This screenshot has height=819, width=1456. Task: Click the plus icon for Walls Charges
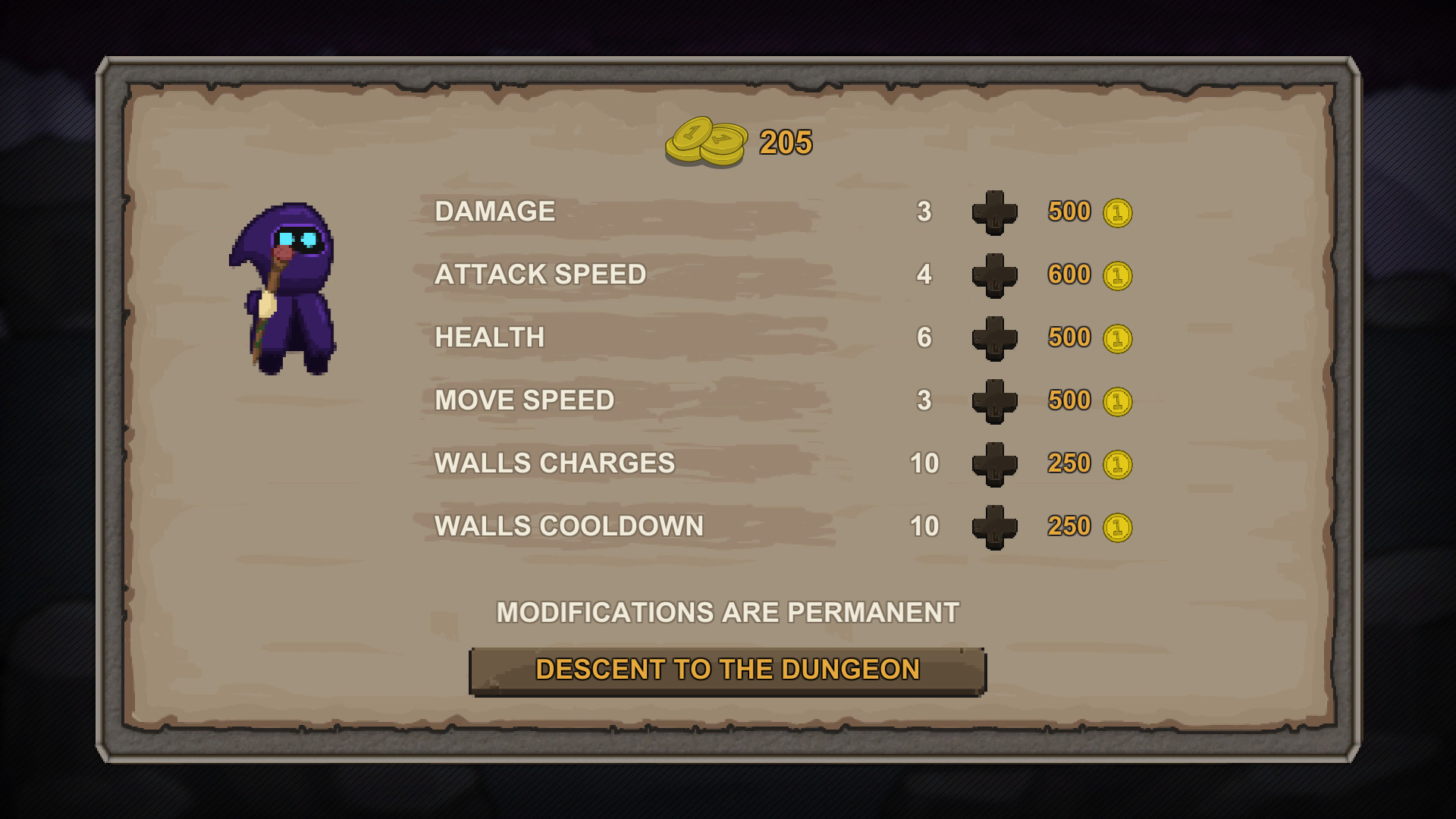[x=994, y=463]
